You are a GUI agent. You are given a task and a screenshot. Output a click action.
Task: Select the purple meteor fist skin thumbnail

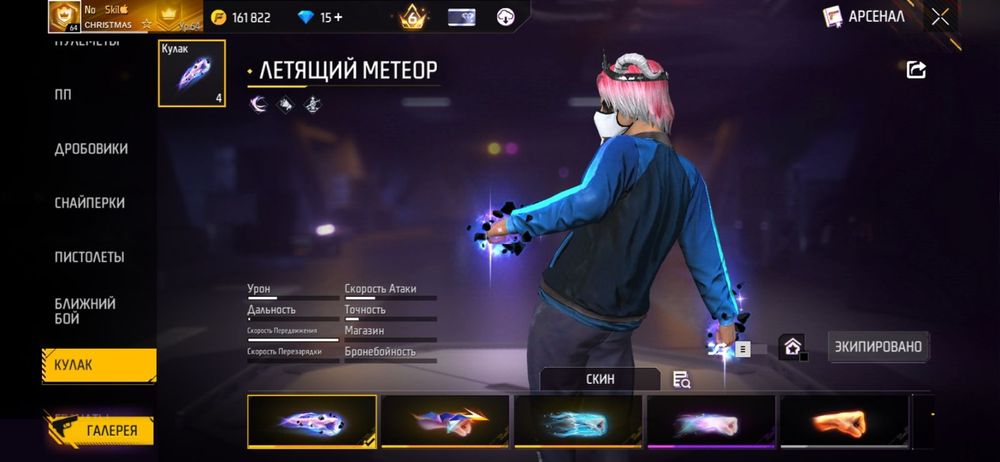click(312, 422)
